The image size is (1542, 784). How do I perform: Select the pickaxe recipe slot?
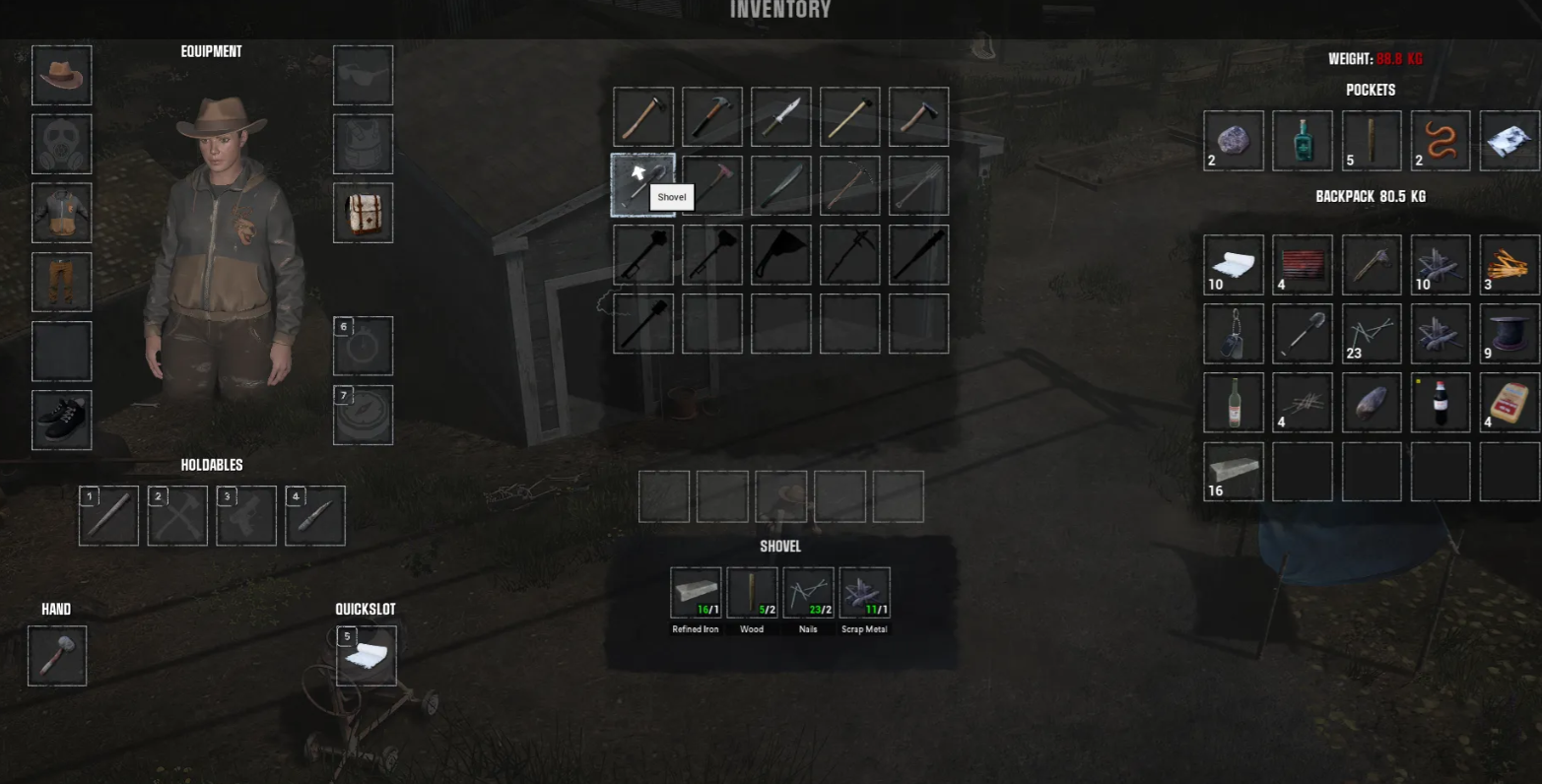849,185
